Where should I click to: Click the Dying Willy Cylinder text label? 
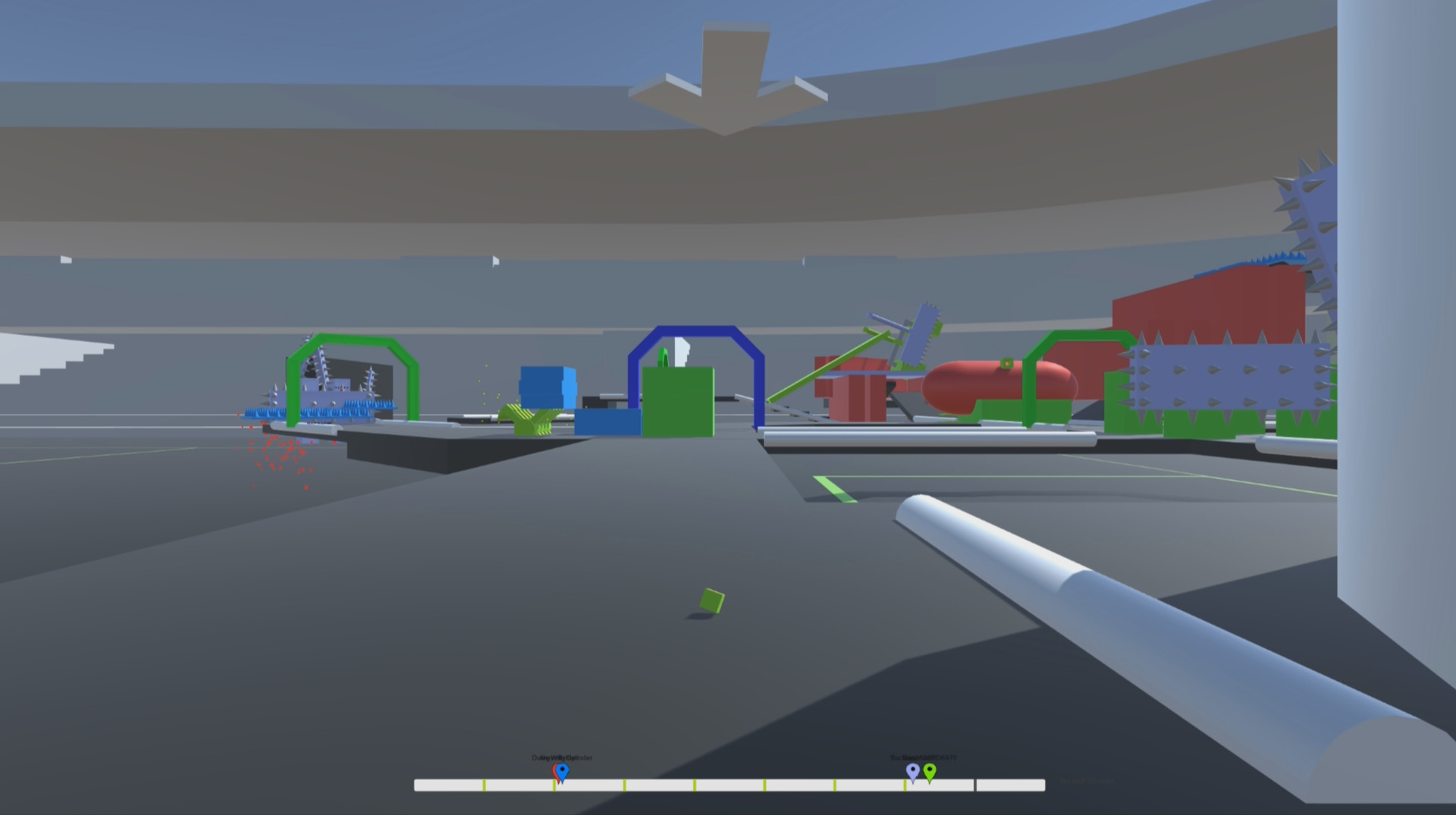[561, 757]
